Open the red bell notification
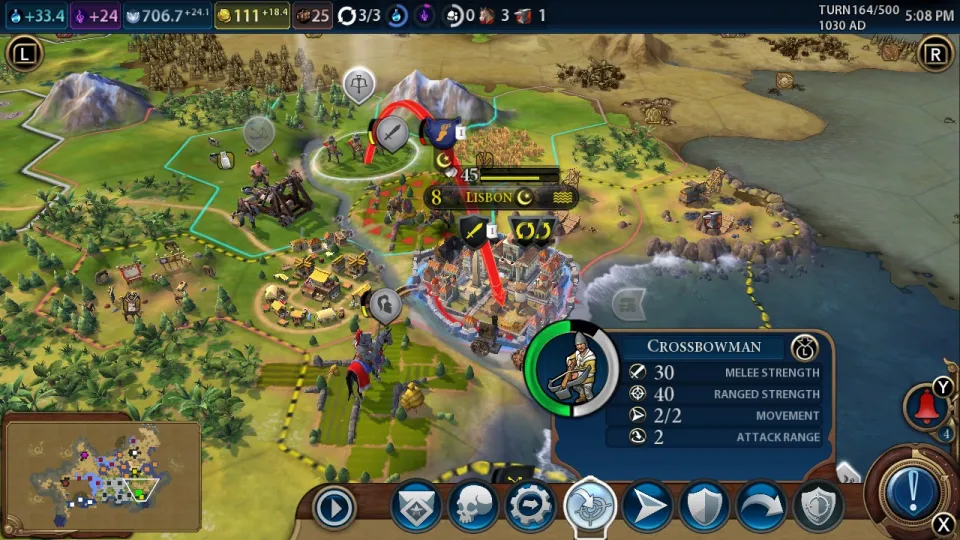 pos(925,407)
